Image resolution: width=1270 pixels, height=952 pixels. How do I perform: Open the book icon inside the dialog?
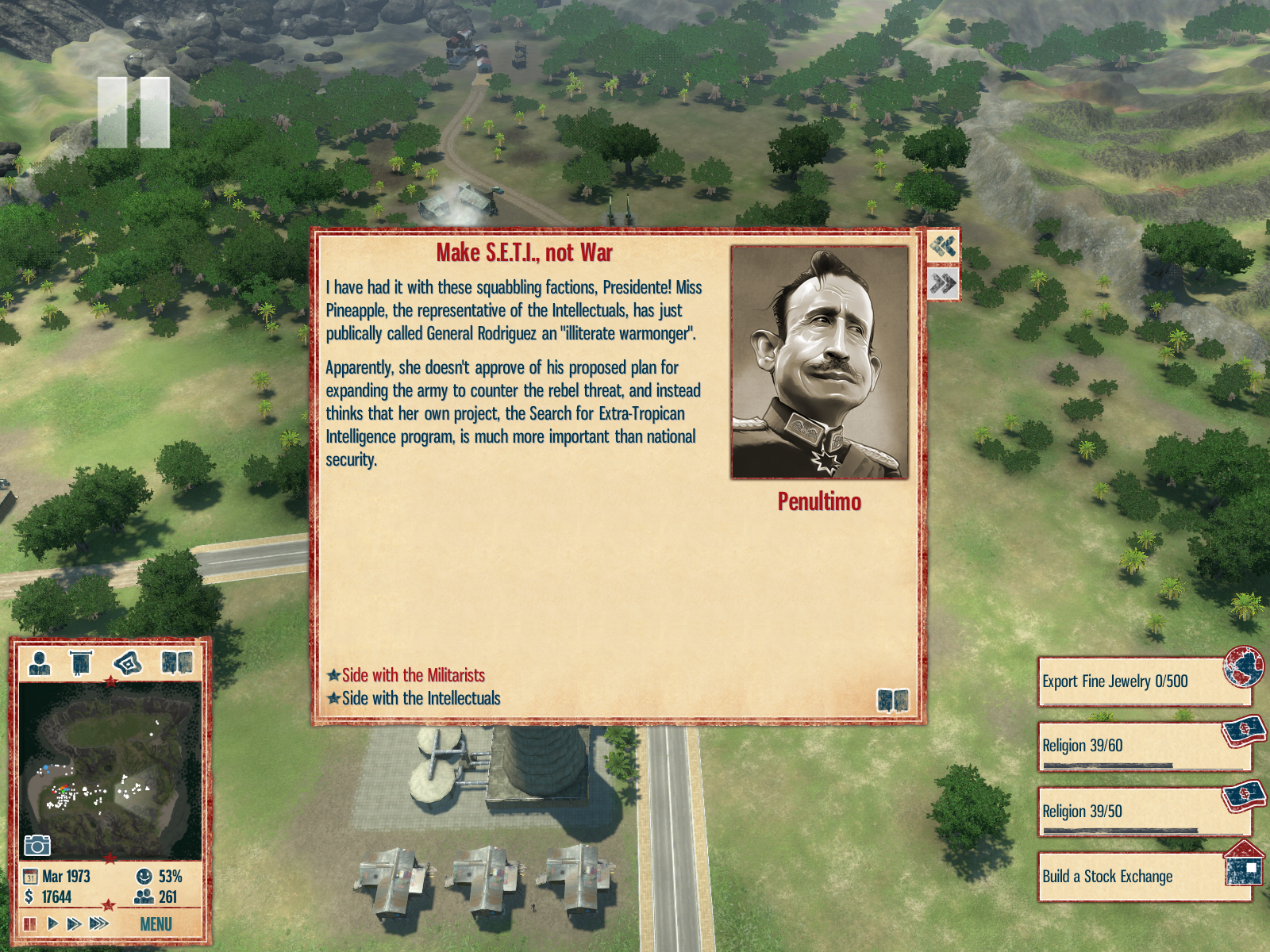coord(893,701)
